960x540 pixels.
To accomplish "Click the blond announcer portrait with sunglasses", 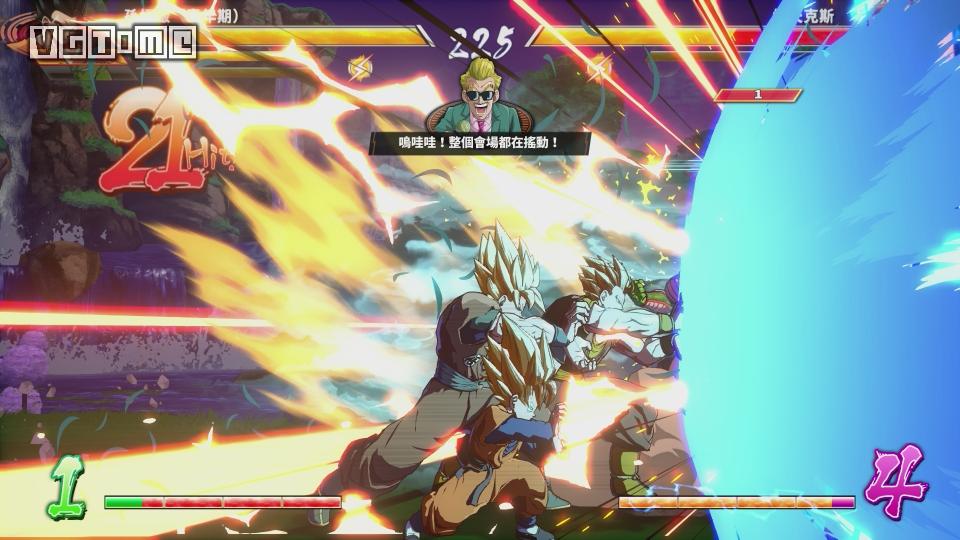I will [479, 96].
